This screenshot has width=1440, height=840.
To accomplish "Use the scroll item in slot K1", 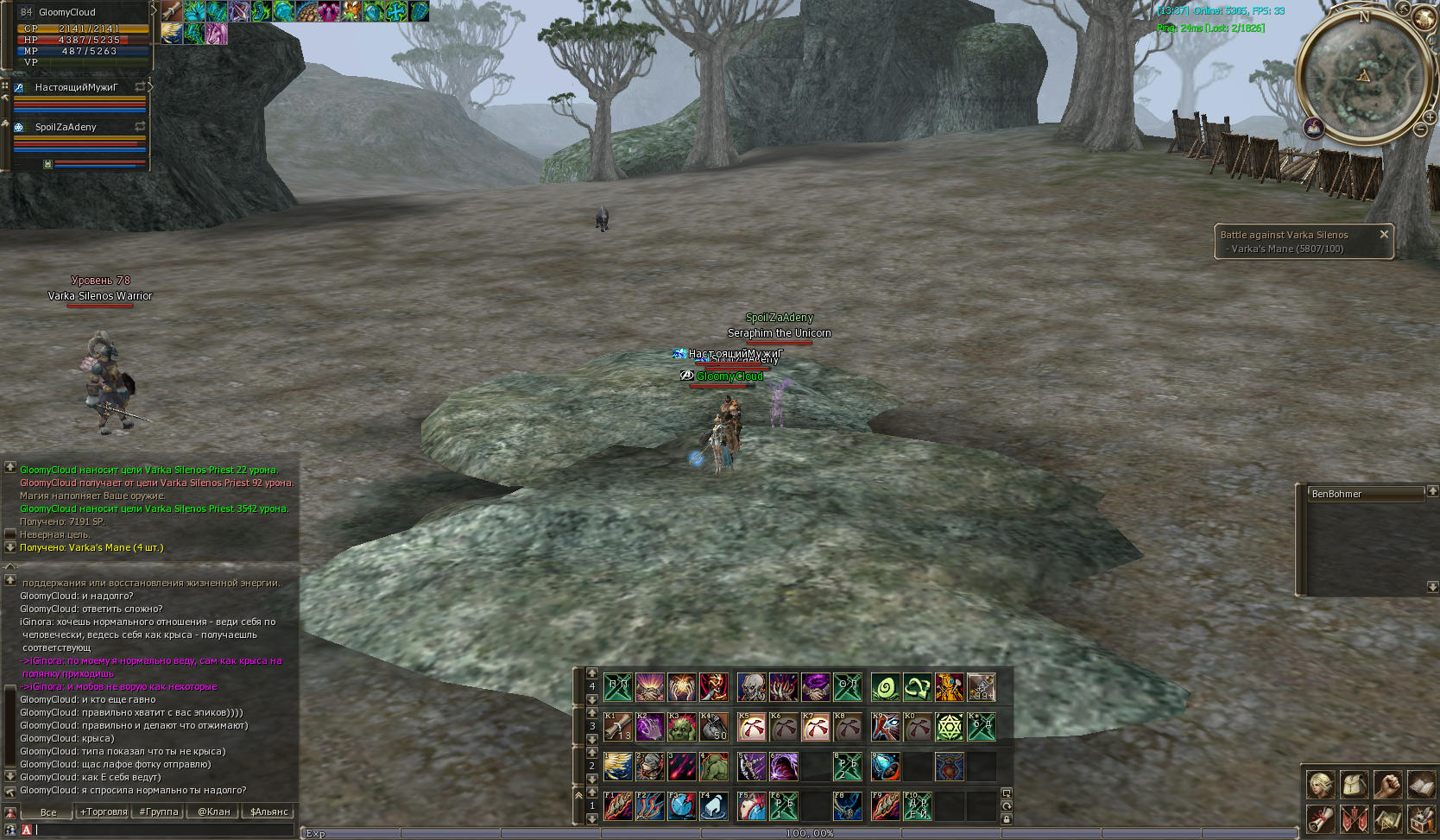I will (618, 727).
